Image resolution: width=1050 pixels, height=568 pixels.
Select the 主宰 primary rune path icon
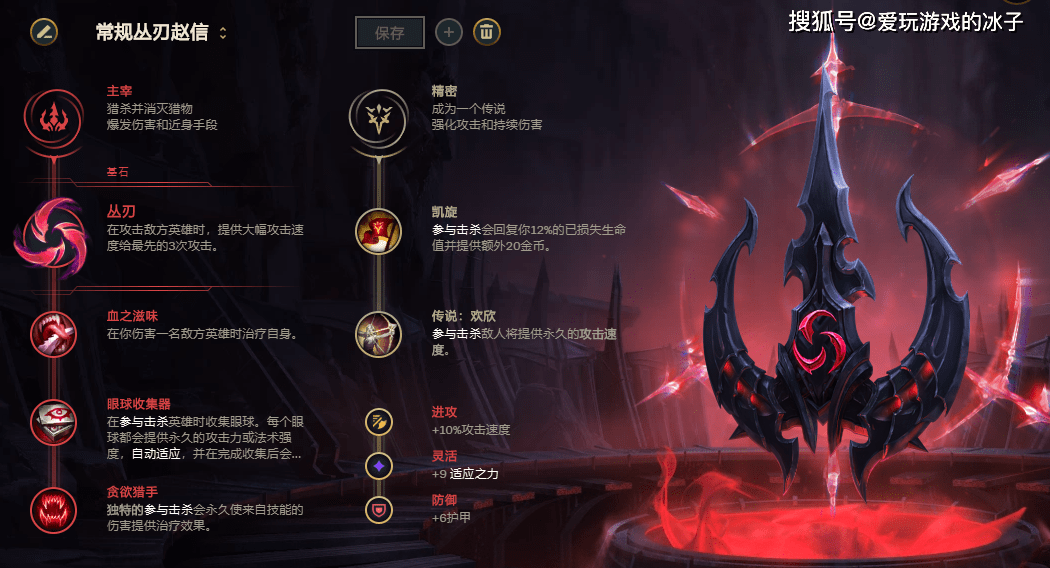click(x=50, y=118)
